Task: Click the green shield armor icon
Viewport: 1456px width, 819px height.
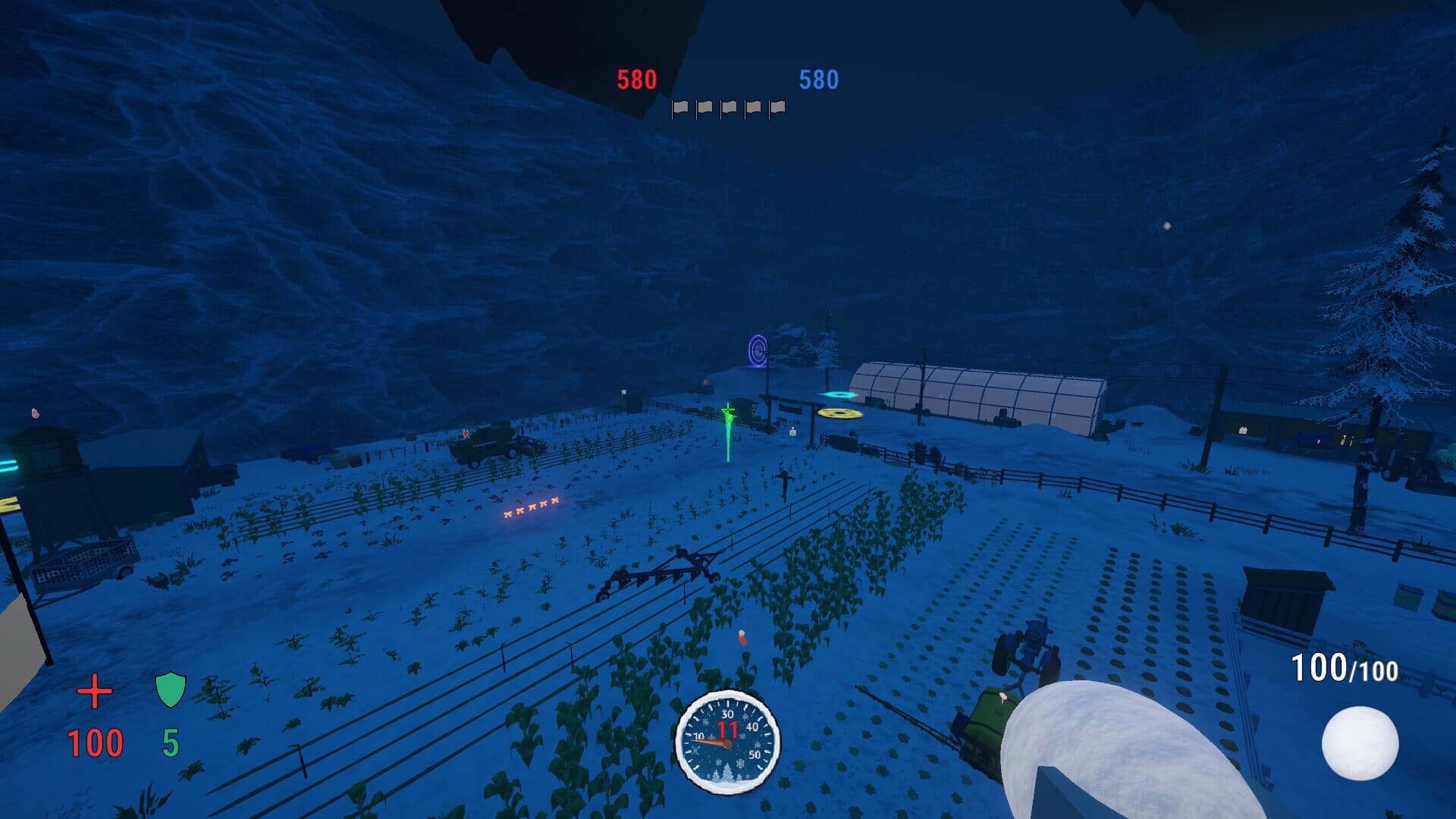Action: coord(170,690)
